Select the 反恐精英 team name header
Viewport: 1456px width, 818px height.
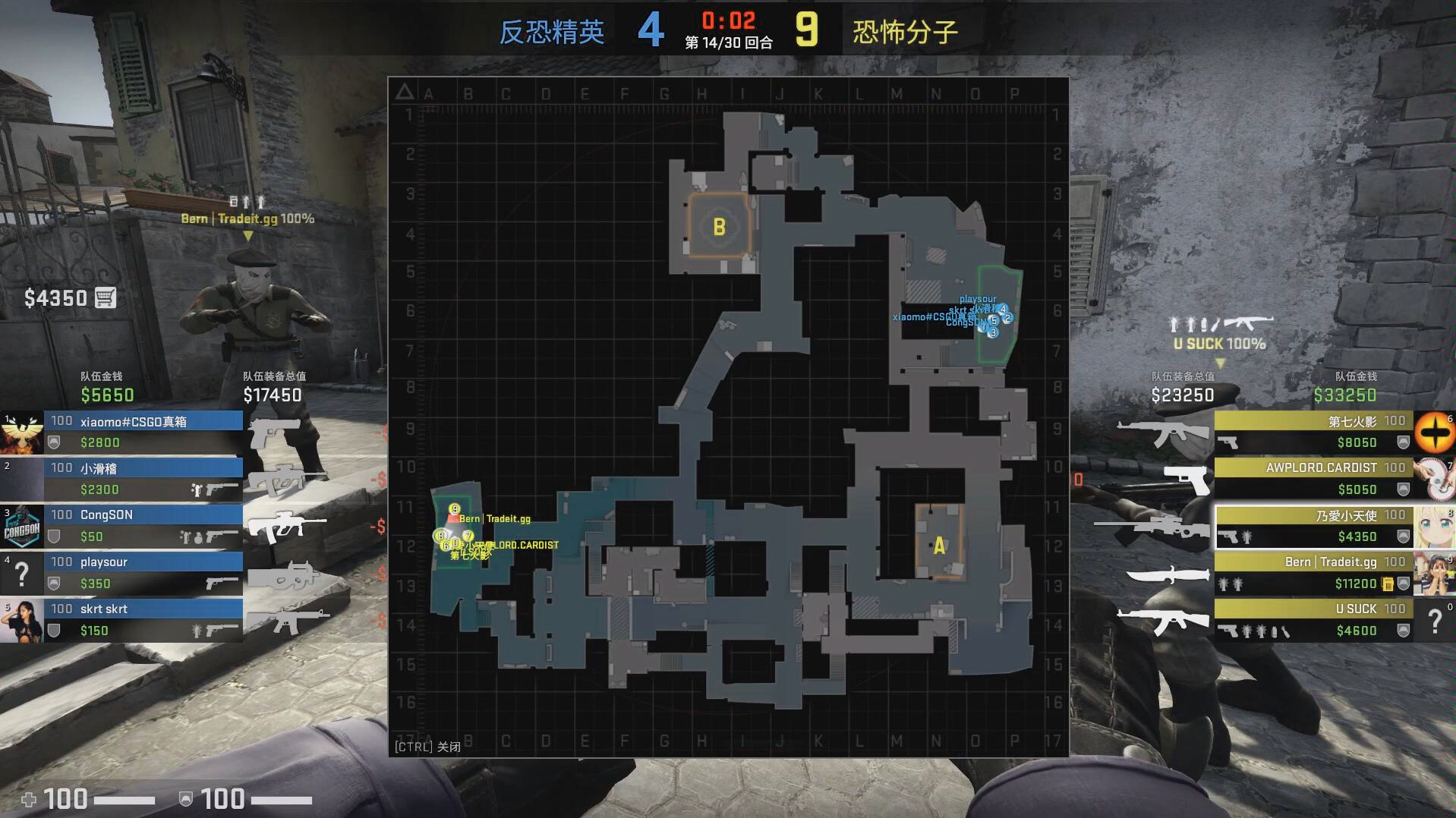(x=552, y=31)
